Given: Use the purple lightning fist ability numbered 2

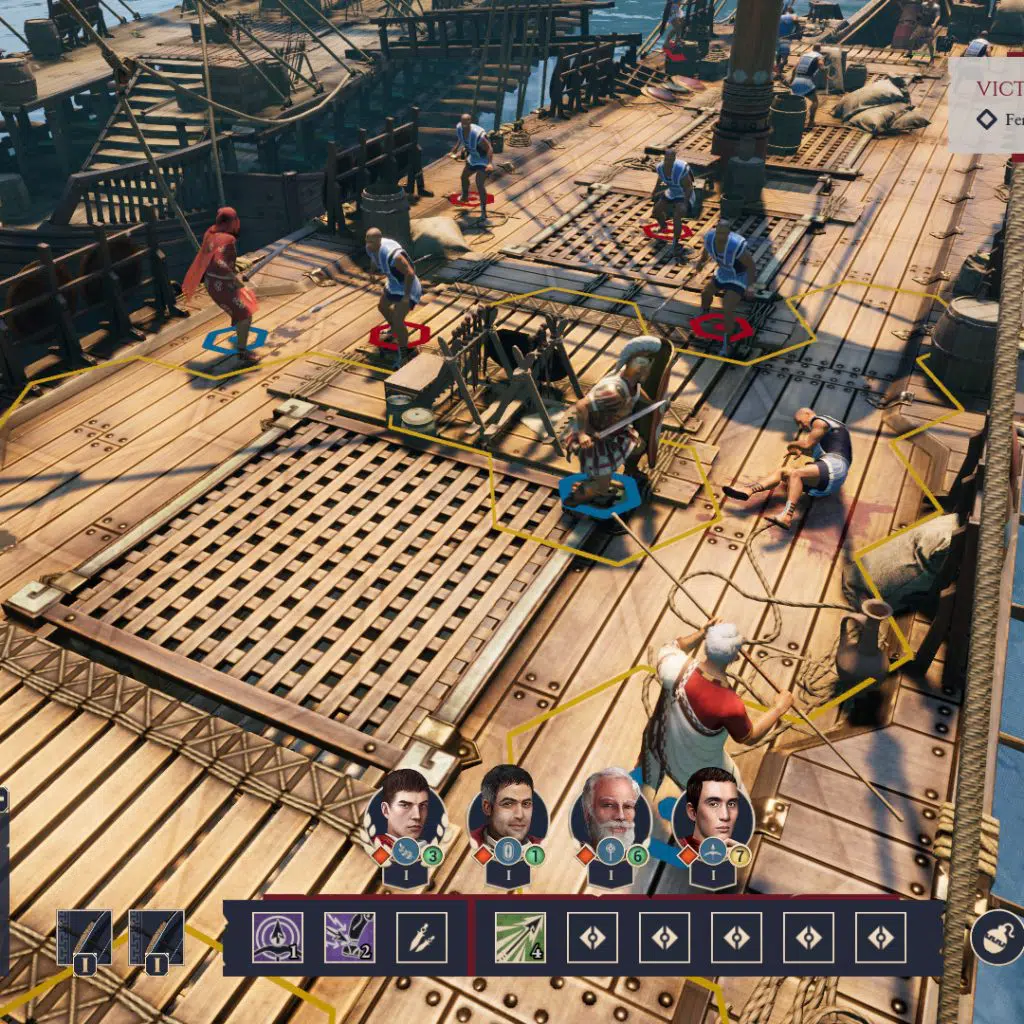Looking at the screenshot, I should pyautogui.click(x=349, y=937).
